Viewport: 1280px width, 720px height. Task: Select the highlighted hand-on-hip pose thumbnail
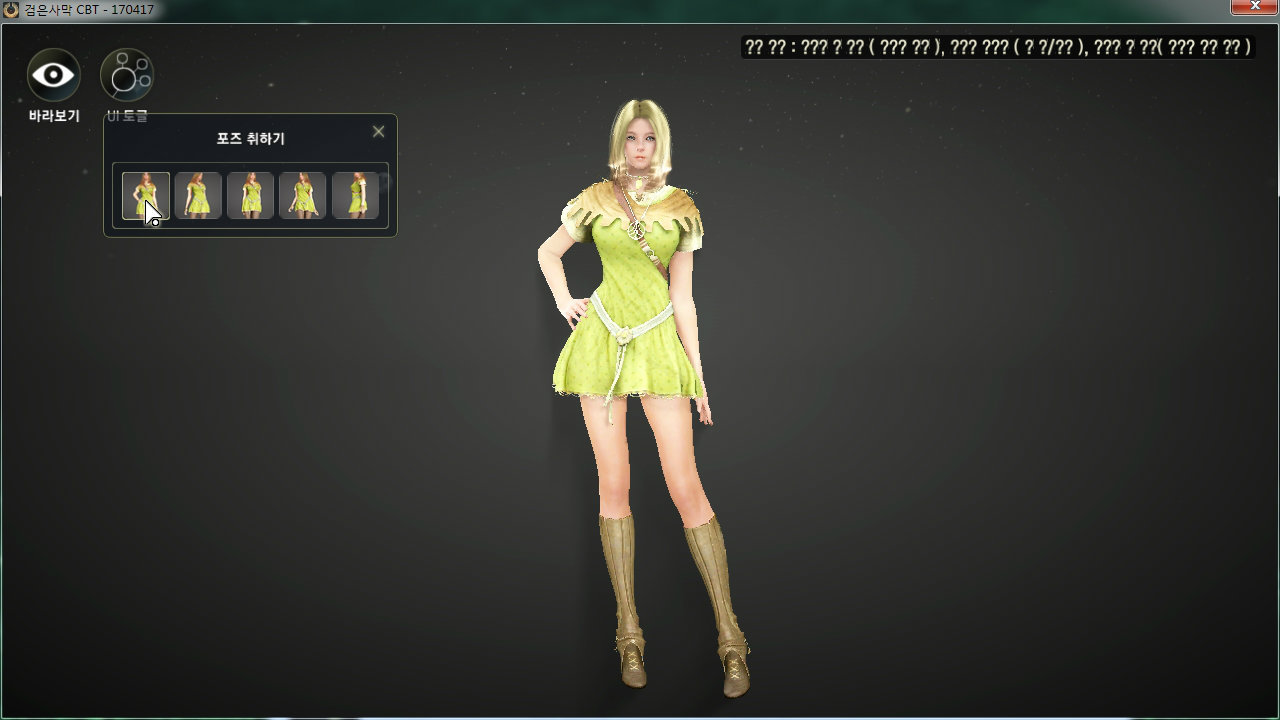click(x=146, y=196)
